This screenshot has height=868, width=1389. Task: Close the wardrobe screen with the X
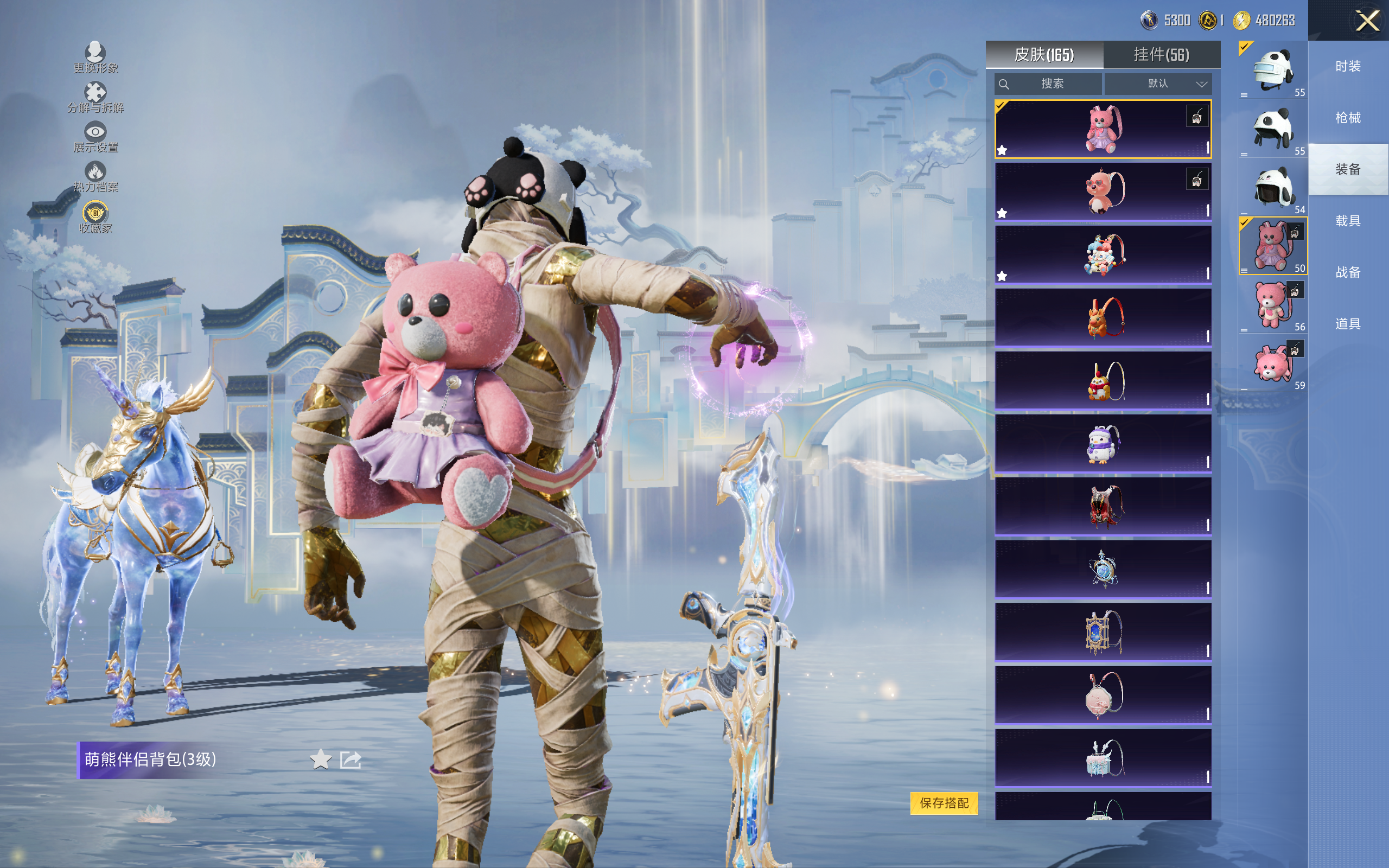[1367, 21]
